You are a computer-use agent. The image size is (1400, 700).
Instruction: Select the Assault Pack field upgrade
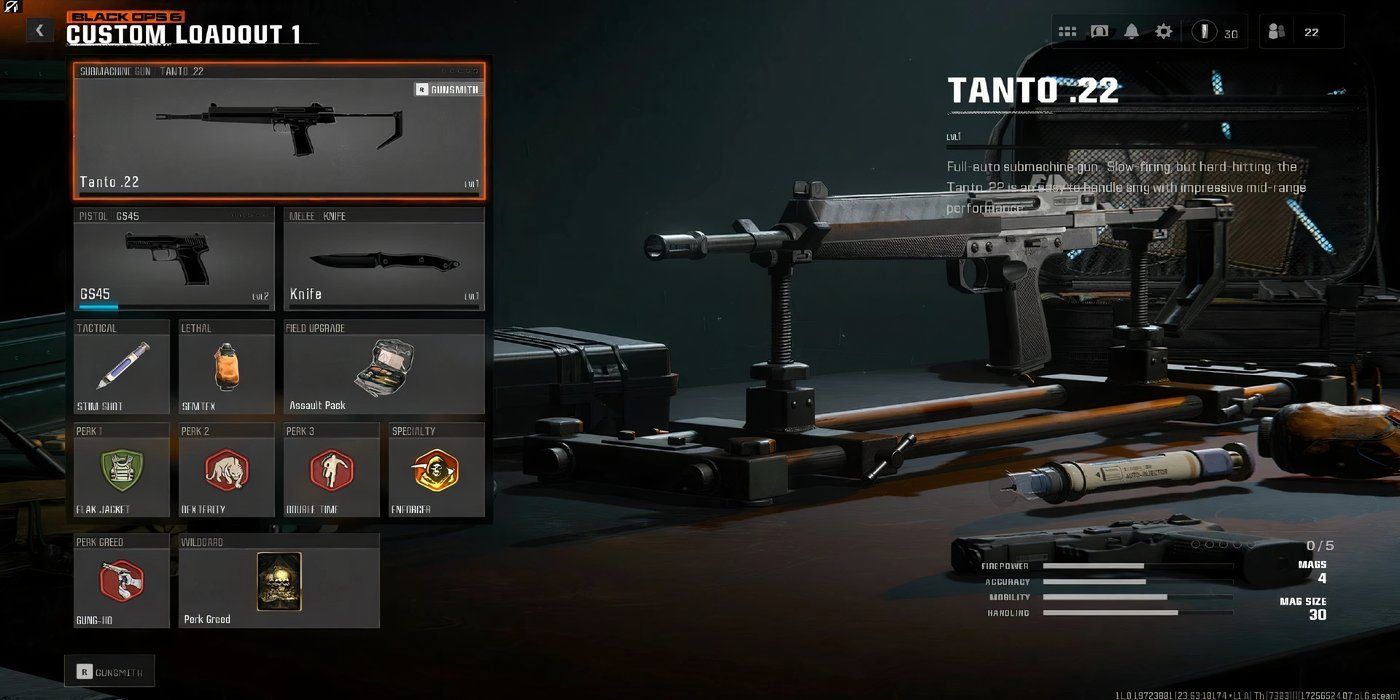(384, 367)
